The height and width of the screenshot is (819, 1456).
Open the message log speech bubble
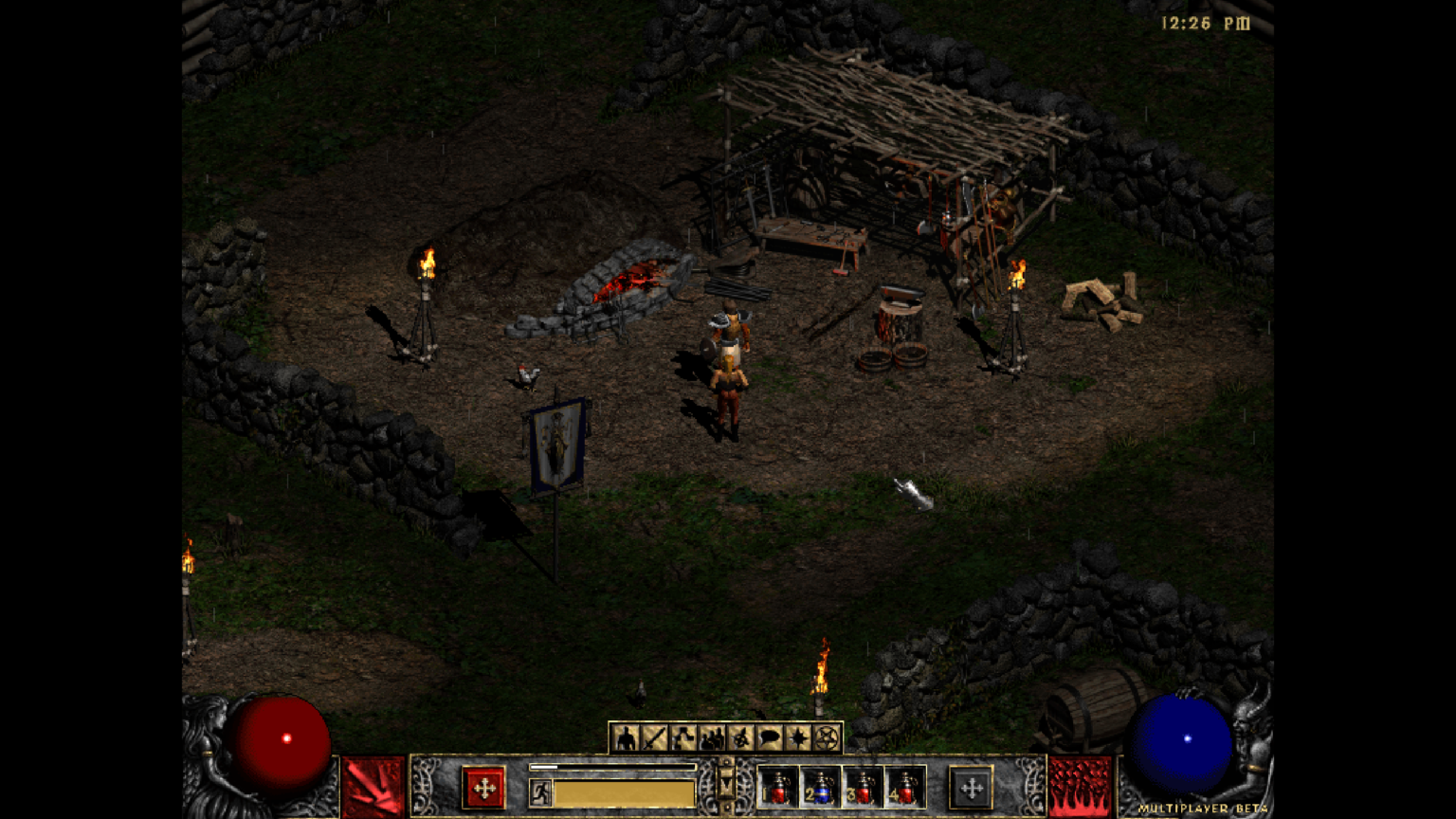click(x=769, y=737)
